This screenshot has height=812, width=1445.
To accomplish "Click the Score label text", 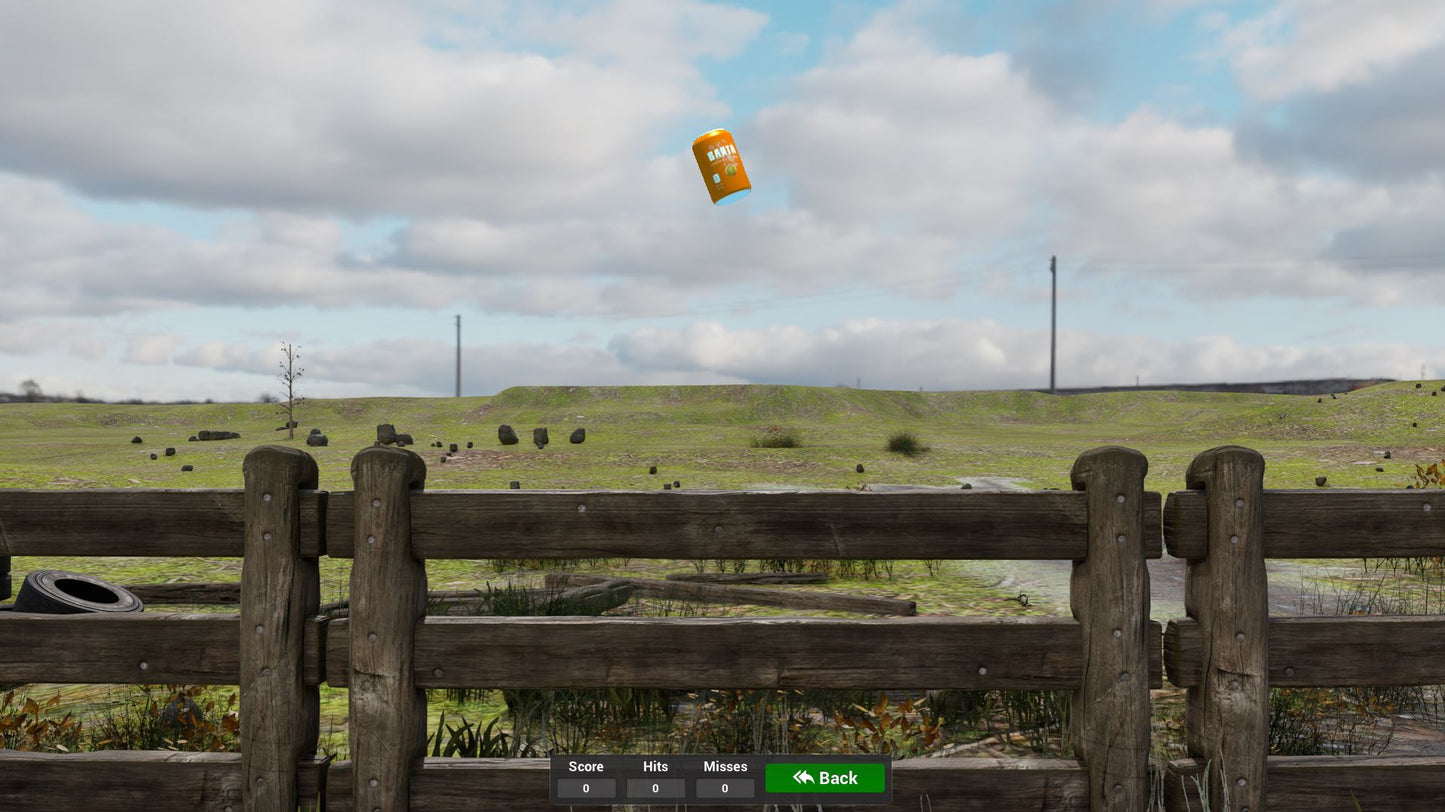I will (x=586, y=766).
